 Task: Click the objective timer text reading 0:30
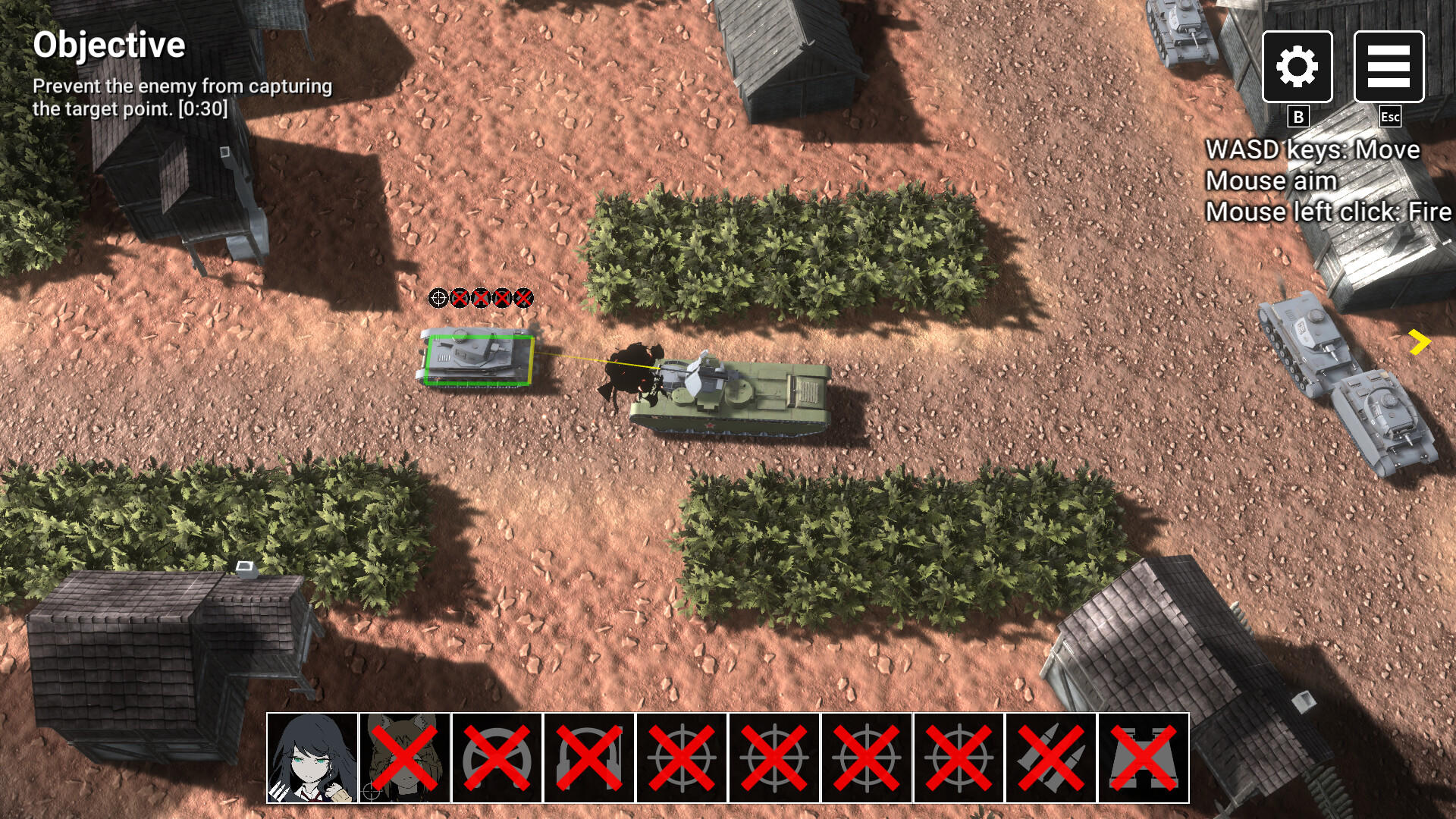click(x=202, y=108)
